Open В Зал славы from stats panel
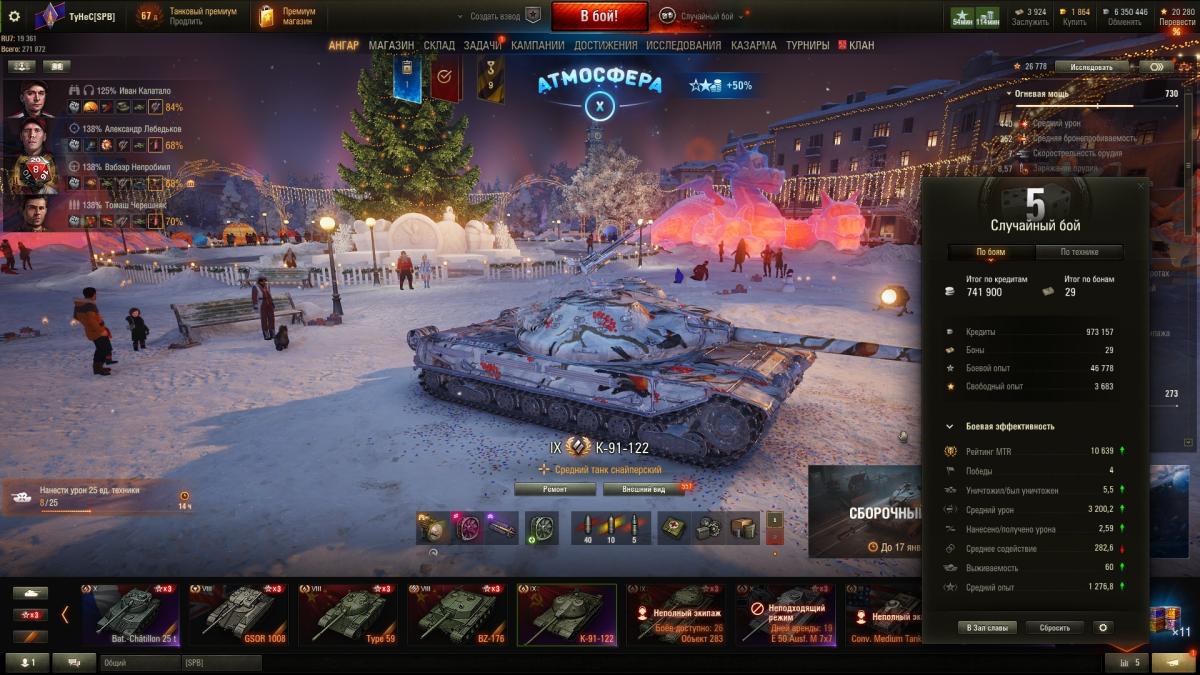Image resolution: width=1200 pixels, height=675 pixels. click(x=988, y=627)
